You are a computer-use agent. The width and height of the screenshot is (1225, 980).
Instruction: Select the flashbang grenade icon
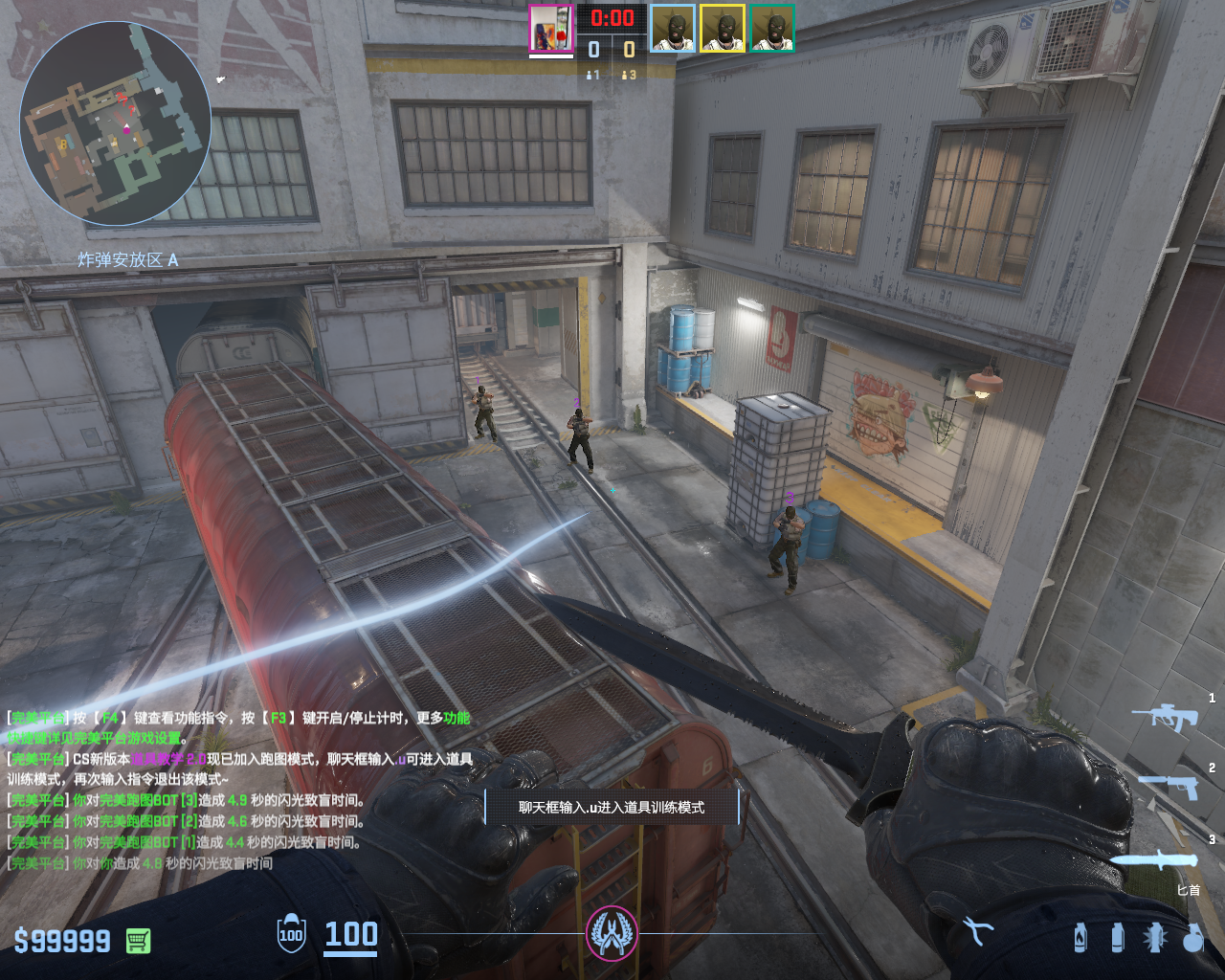tap(1154, 937)
